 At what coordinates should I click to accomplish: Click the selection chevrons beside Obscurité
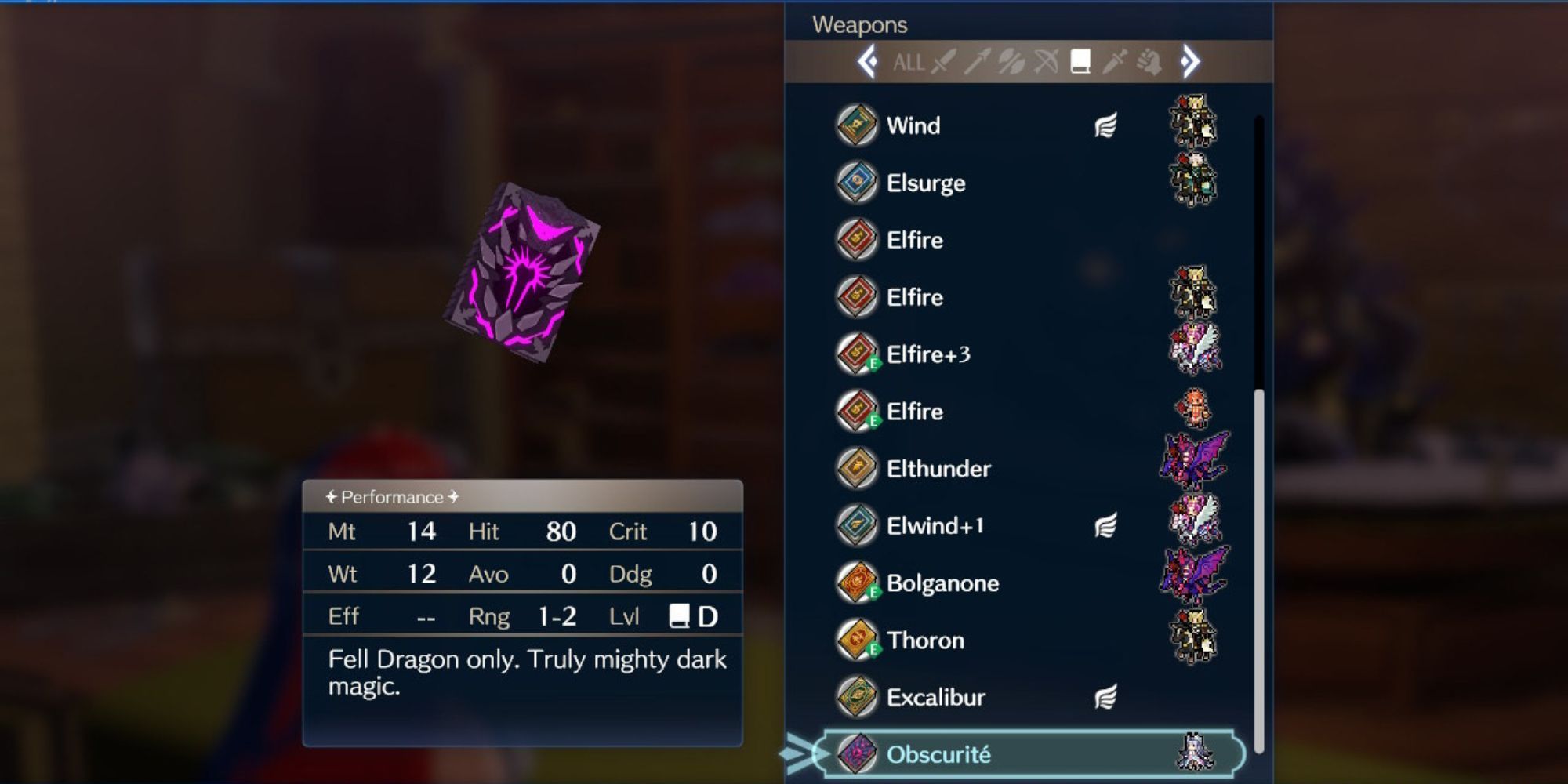pos(798,754)
